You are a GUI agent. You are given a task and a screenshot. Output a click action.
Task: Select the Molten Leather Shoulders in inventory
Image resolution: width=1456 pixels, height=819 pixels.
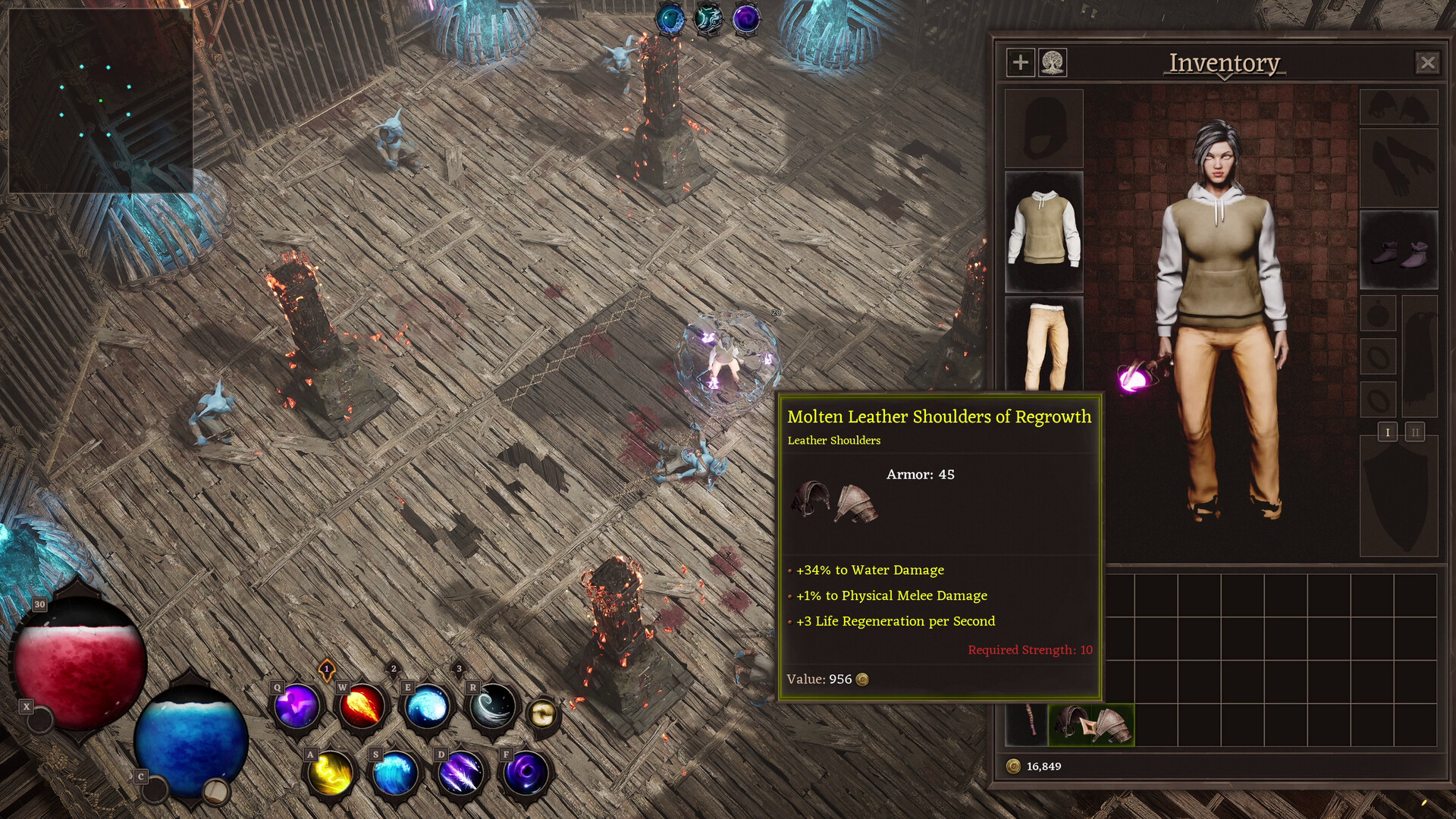1092,724
